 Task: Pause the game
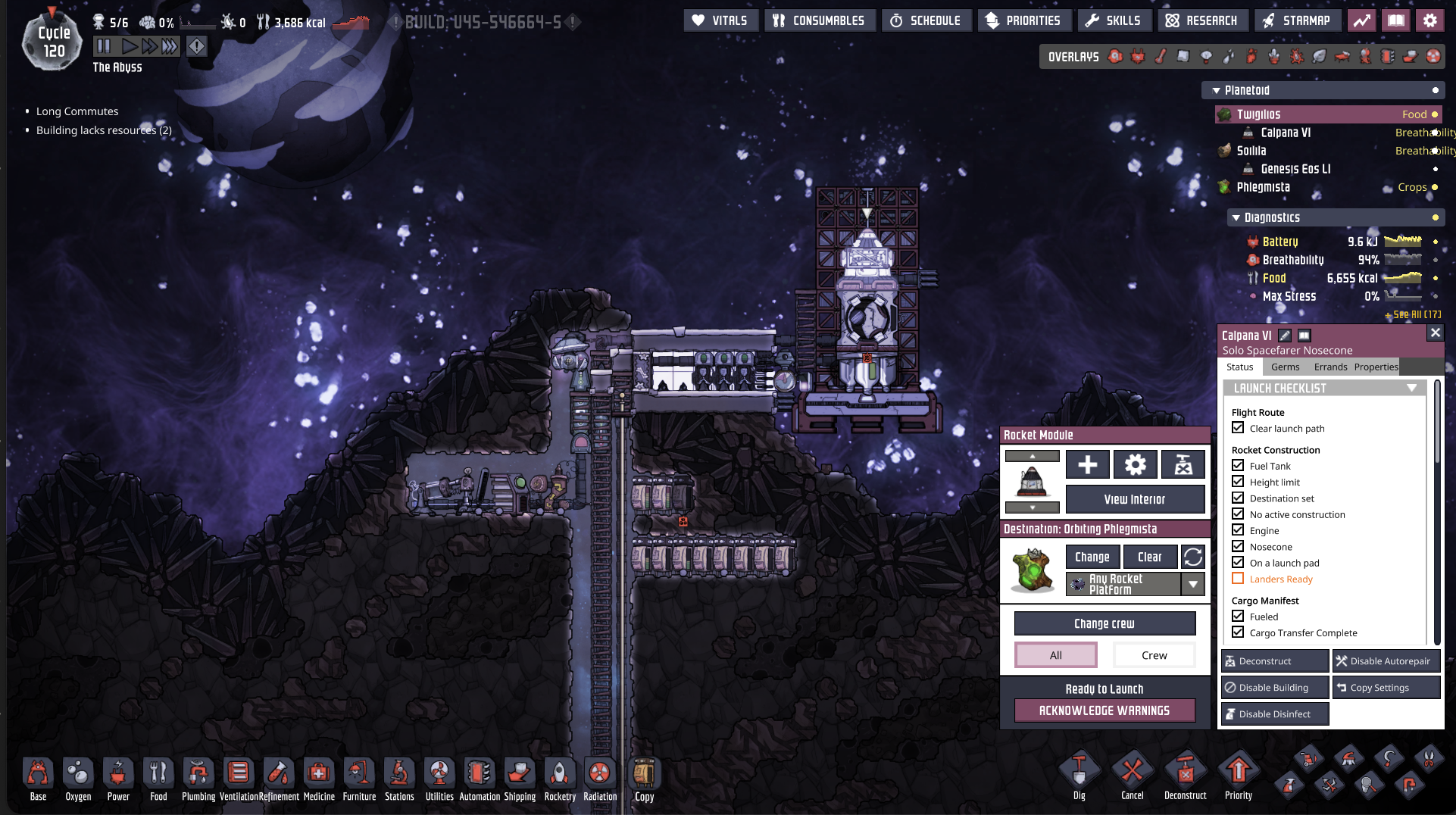(x=104, y=46)
